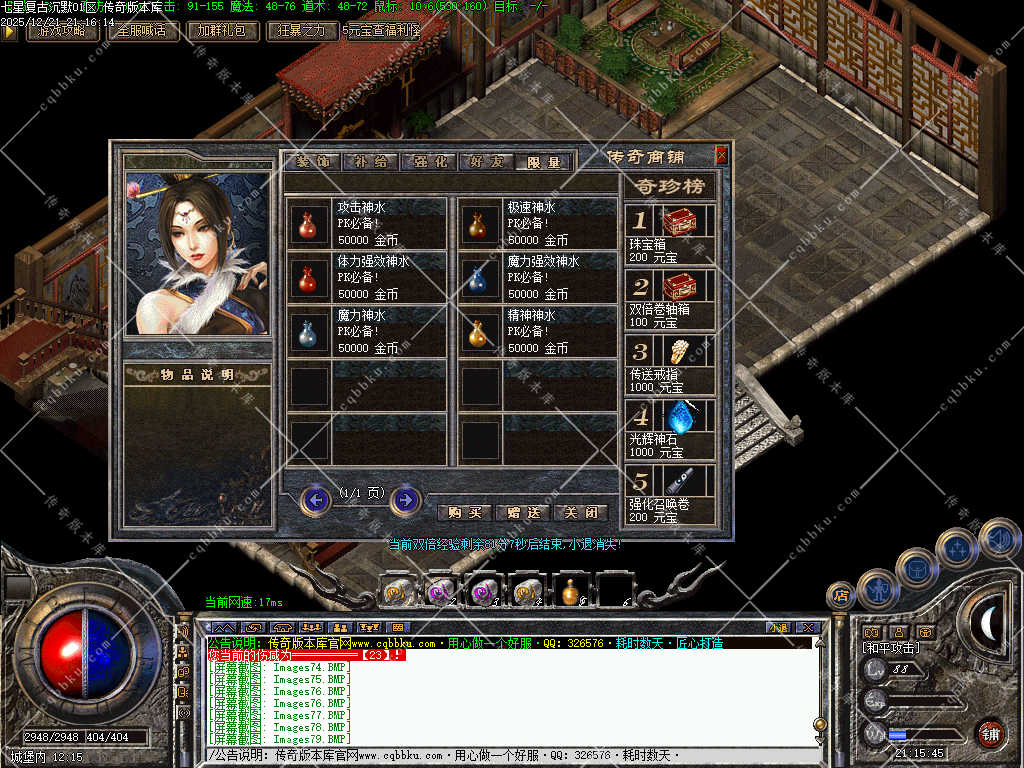Use the gold potion in the hotbar
The width and height of the screenshot is (1024, 768).
coord(571,592)
